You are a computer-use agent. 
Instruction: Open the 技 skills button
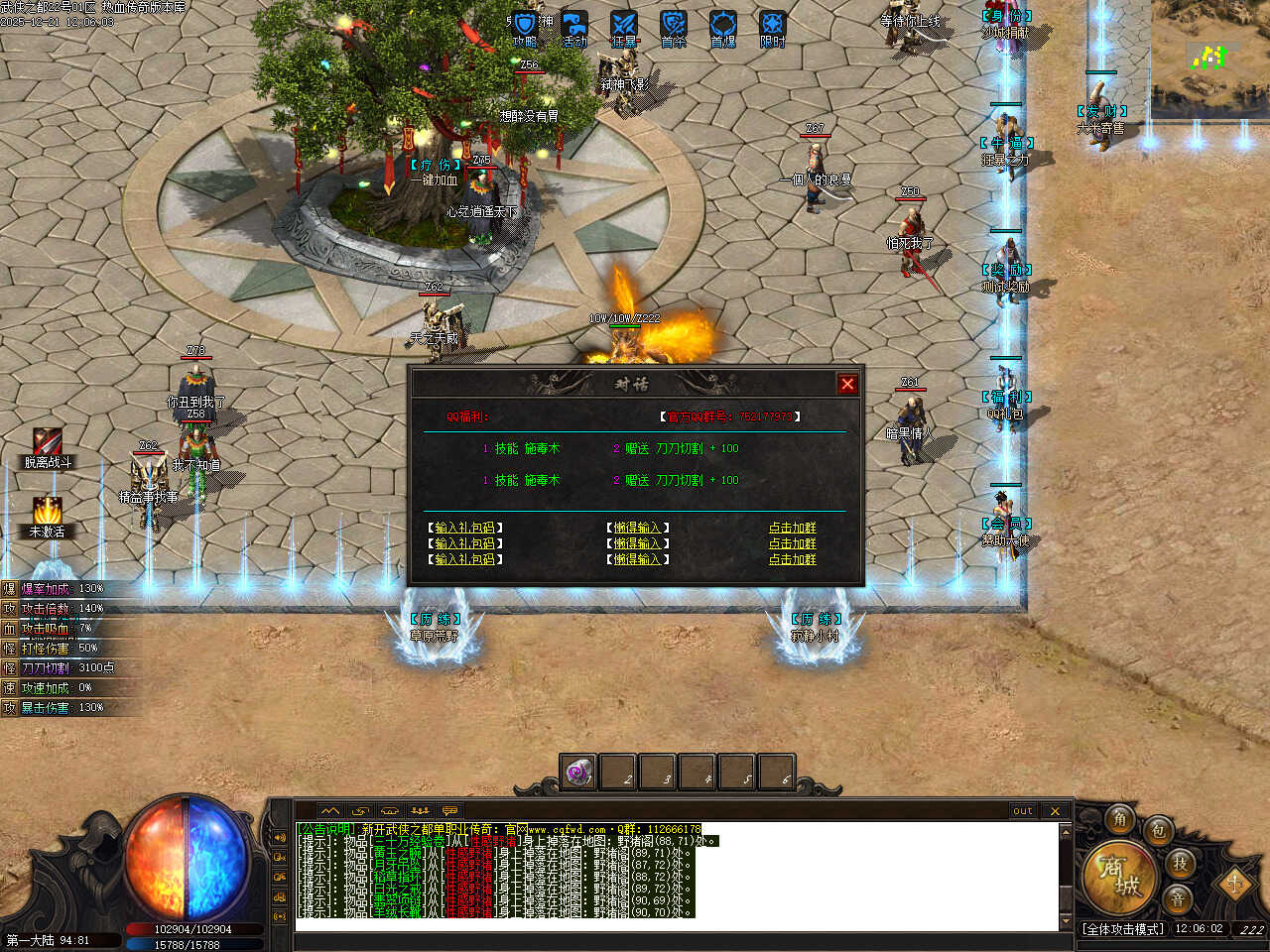(1180, 864)
